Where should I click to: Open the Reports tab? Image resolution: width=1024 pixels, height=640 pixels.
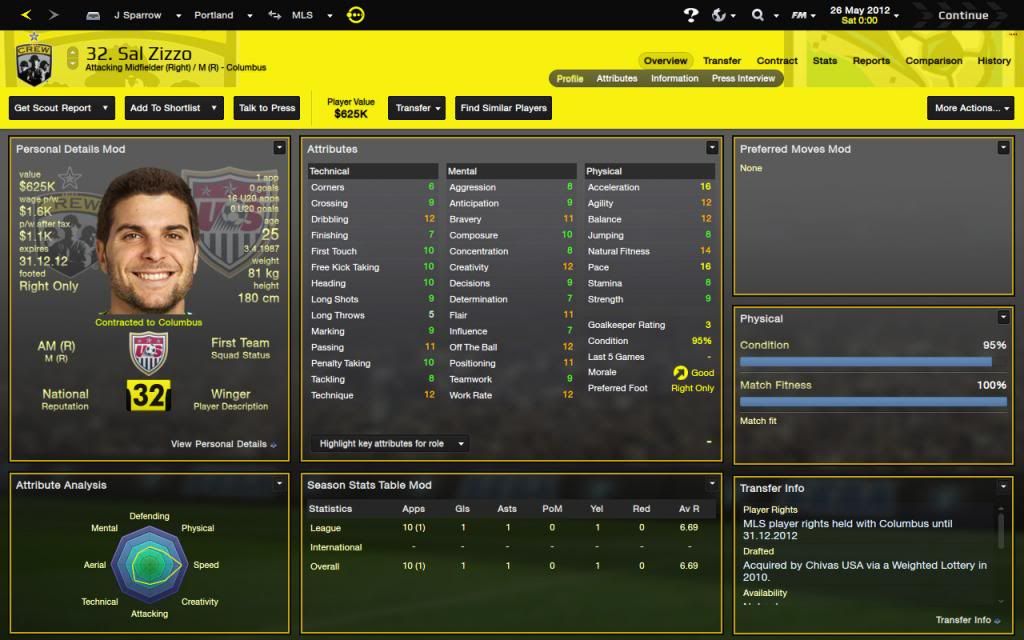tap(870, 61)
